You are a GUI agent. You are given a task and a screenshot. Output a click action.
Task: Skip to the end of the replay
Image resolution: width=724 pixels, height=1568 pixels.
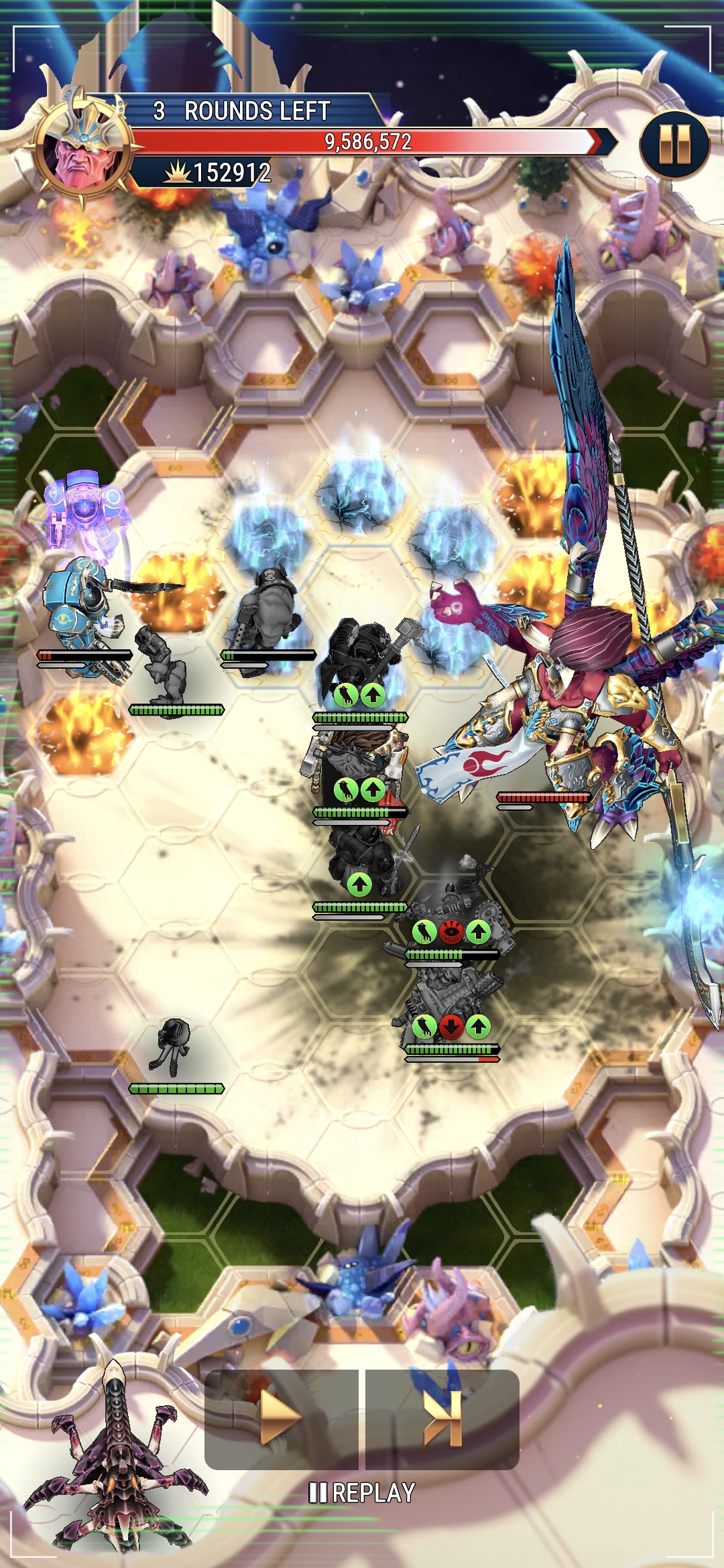(442, 1418)
